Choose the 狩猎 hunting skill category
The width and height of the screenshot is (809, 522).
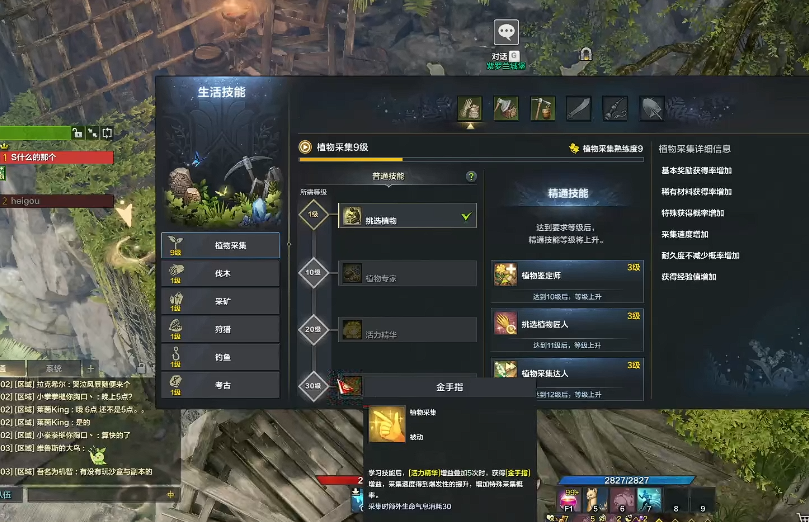tap(220, 329)
